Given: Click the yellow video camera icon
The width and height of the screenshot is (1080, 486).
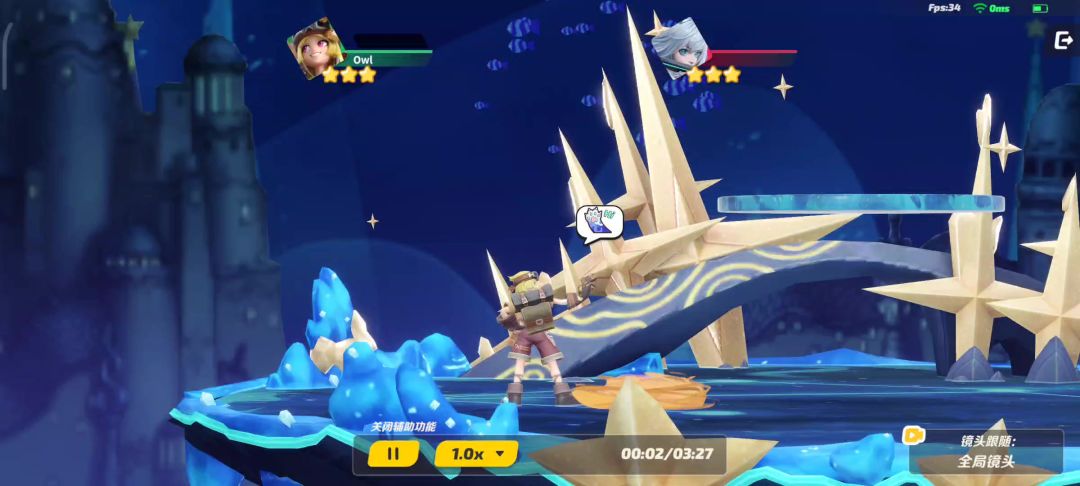Looking at the screenshot, I should pyautogui.click(x=913, y=435).
